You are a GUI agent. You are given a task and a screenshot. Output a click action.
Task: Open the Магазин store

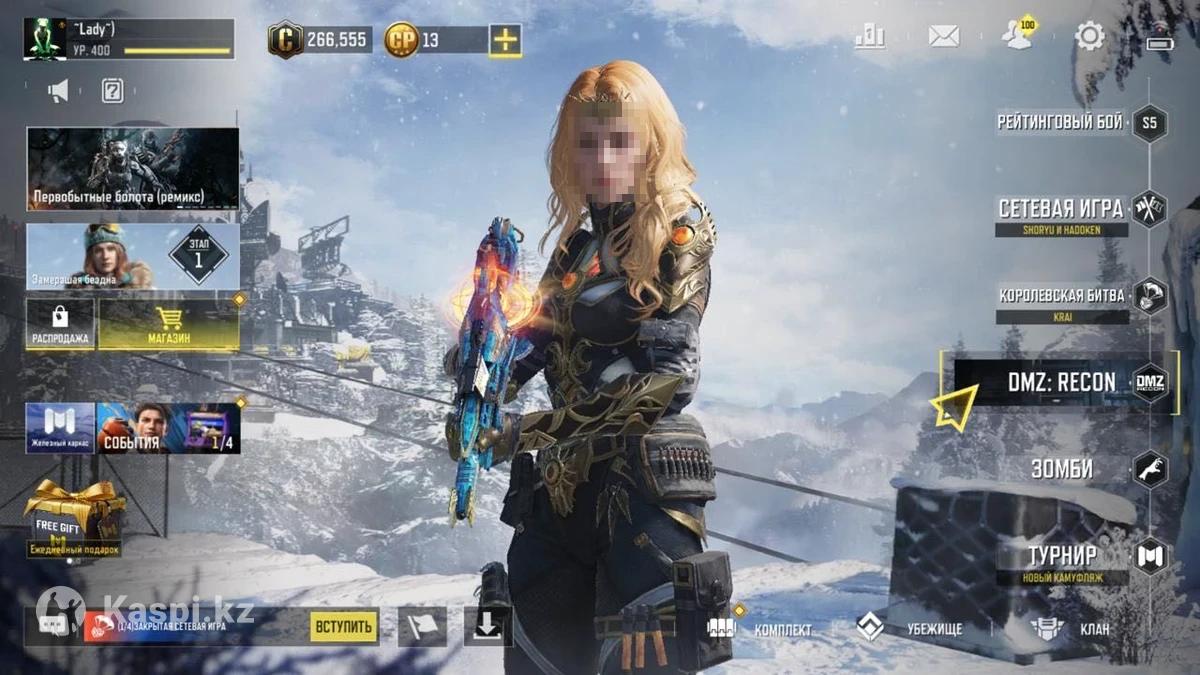click(x=168, y=325)
